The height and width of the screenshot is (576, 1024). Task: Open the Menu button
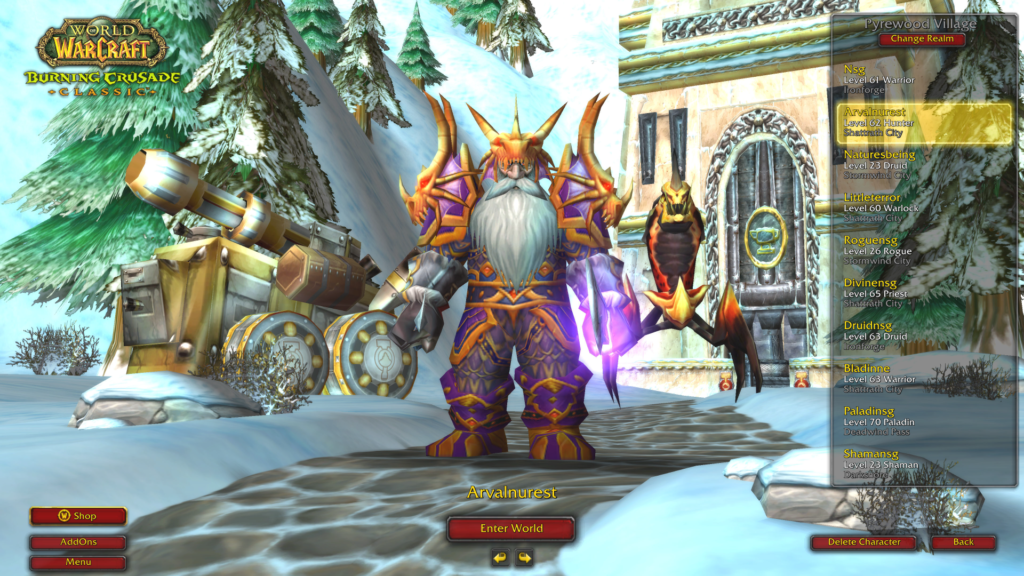coord(78,562)
